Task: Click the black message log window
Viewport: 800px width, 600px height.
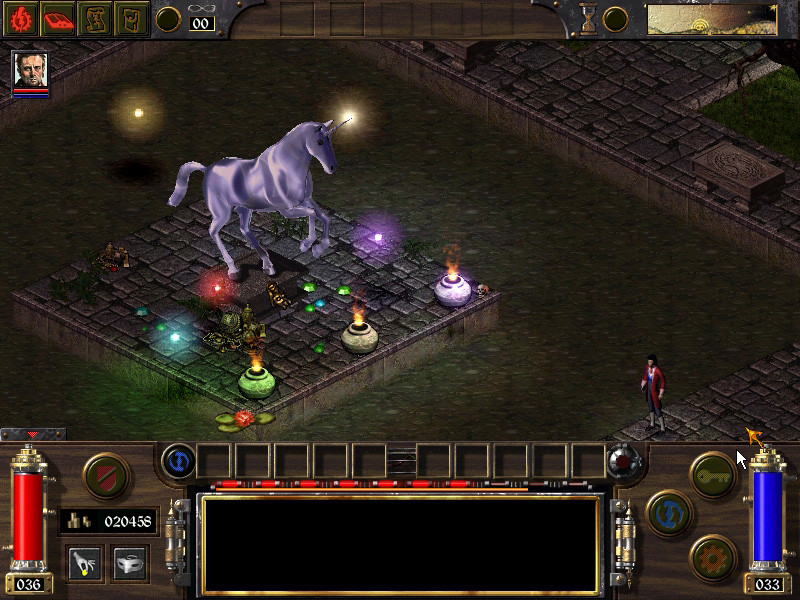Action: [400, 540]
